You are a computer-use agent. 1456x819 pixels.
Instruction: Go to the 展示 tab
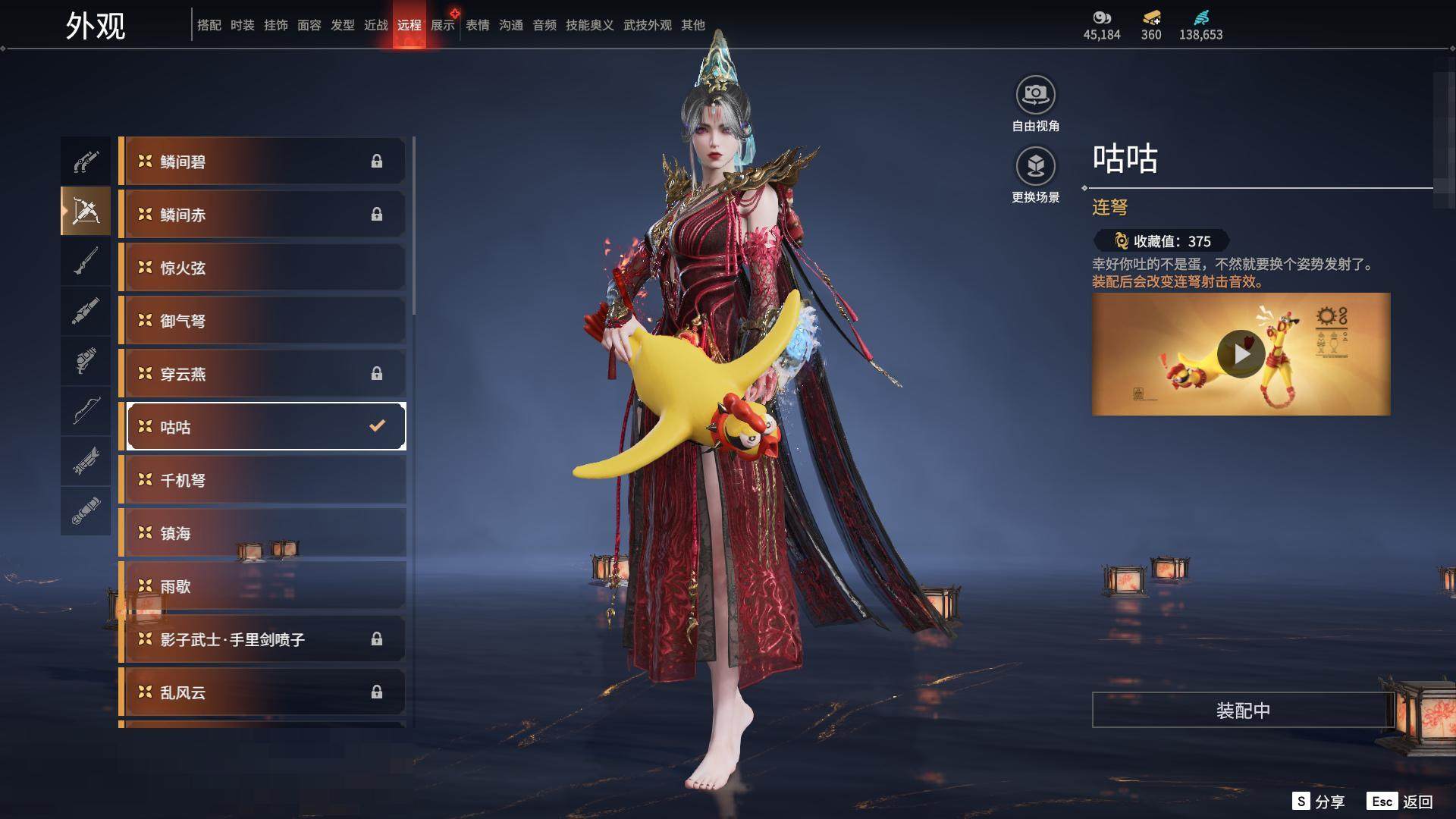(443, 25)
